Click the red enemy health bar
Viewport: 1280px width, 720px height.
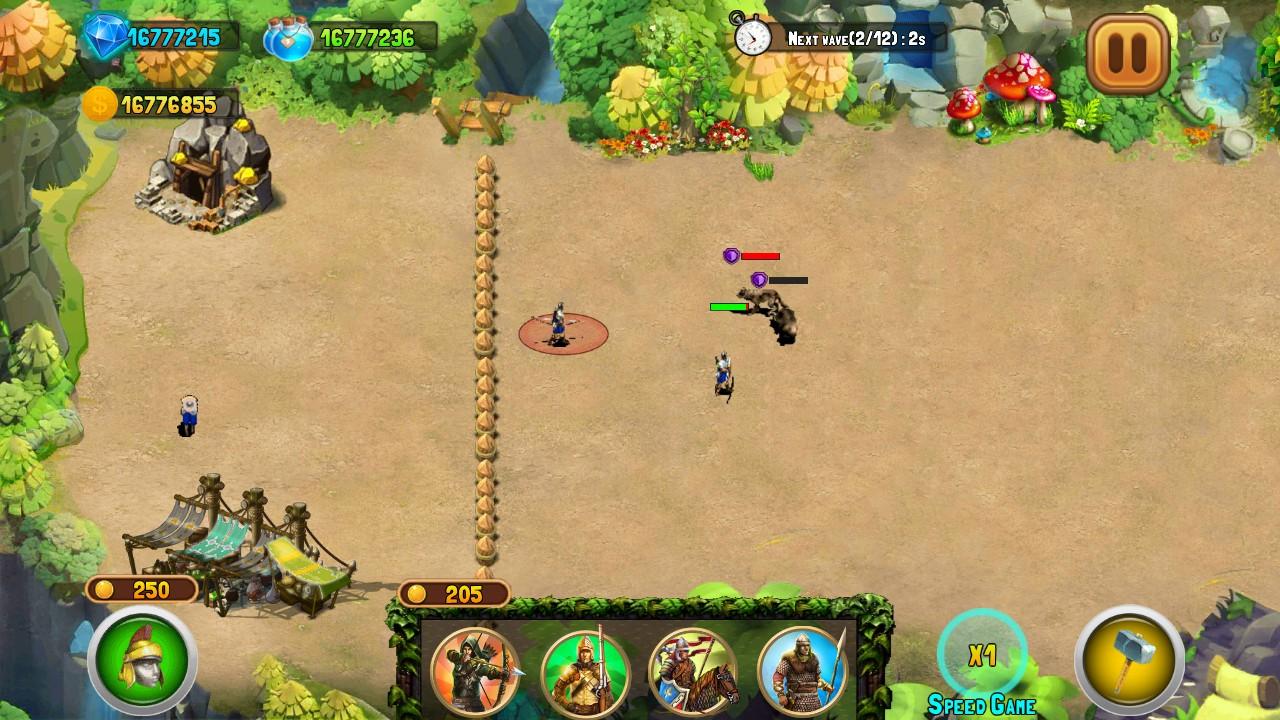(760, 256)
